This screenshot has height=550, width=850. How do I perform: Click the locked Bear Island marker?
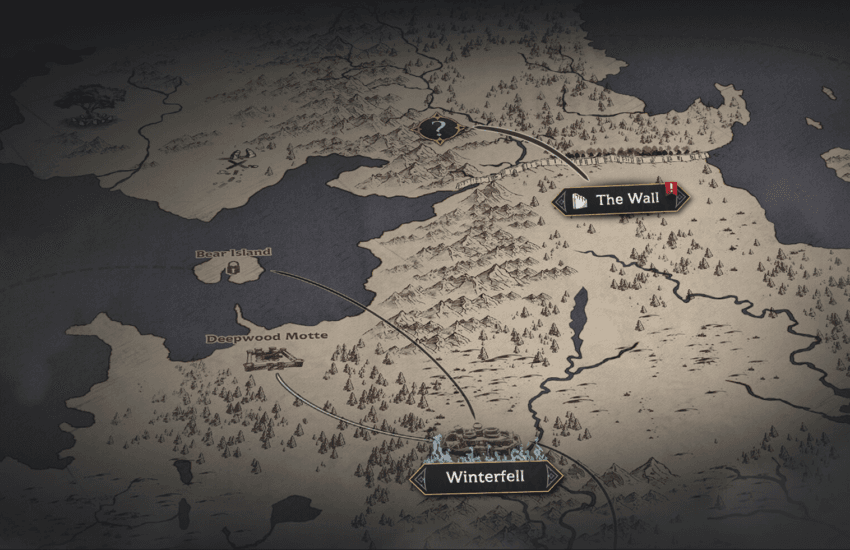tap(231, 268)
